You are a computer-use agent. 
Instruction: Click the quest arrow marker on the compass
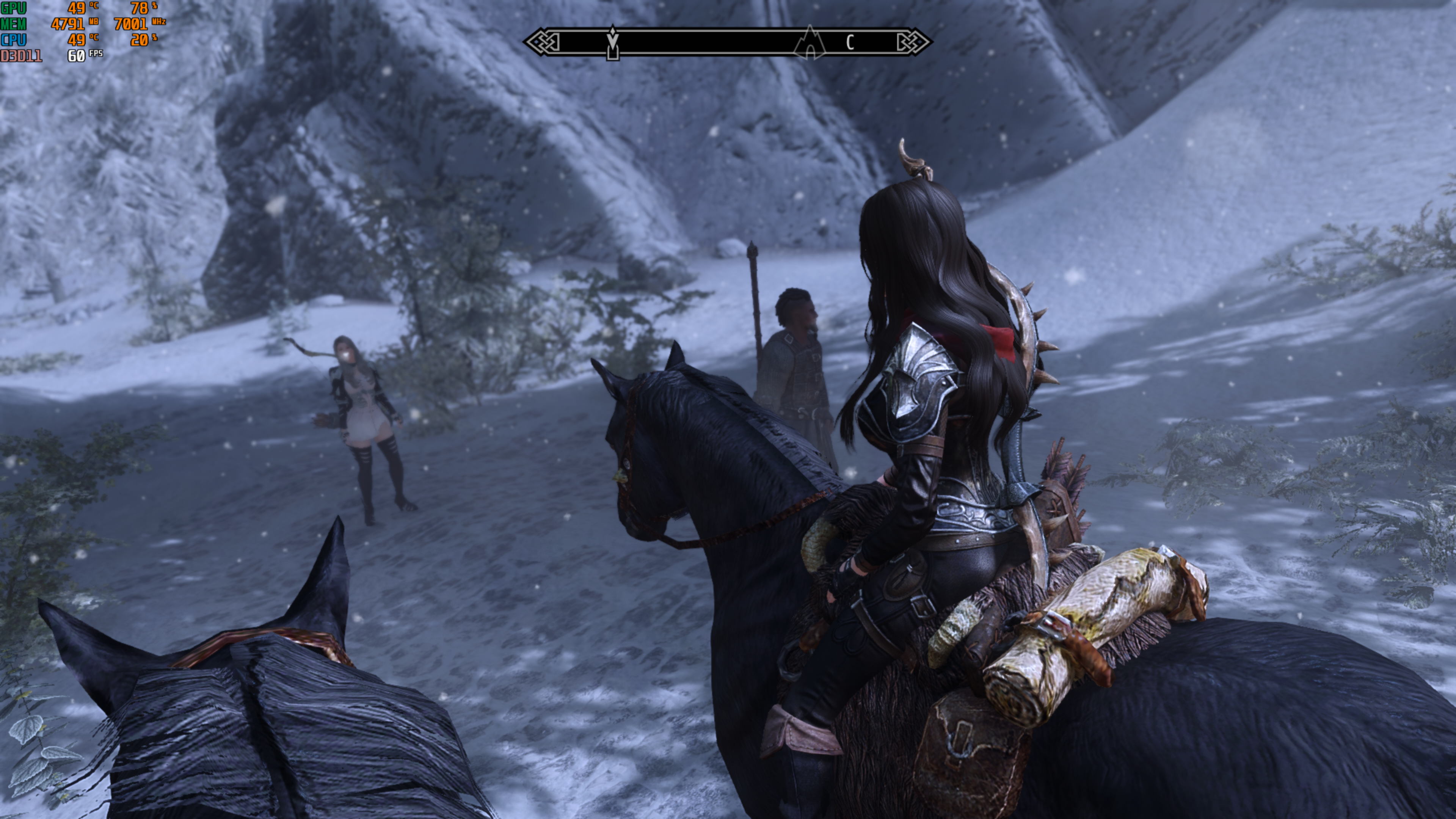(x=613, y=42)
